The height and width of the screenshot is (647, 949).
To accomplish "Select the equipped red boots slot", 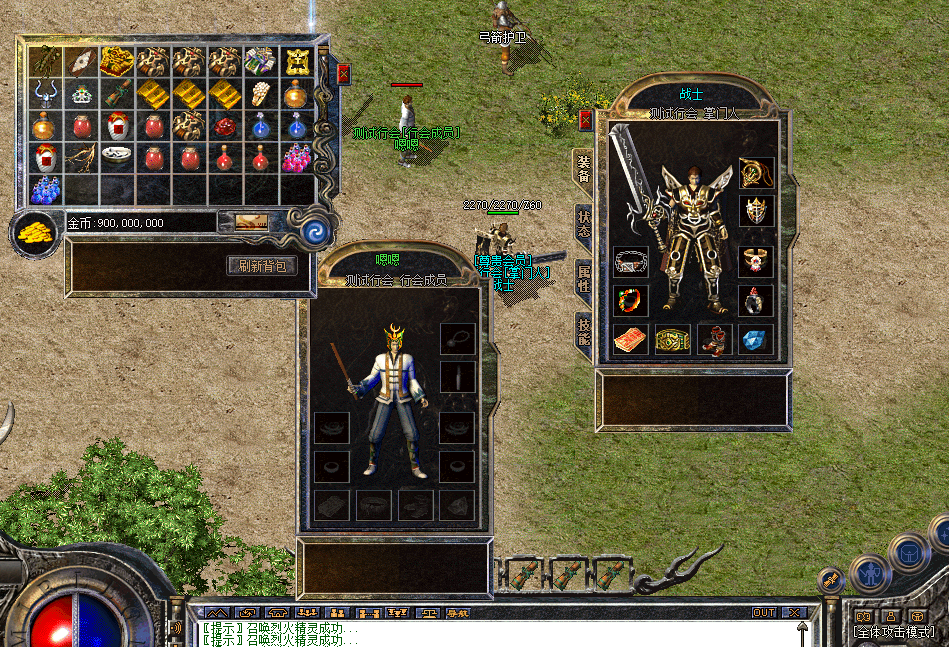I will pos(714,339).
